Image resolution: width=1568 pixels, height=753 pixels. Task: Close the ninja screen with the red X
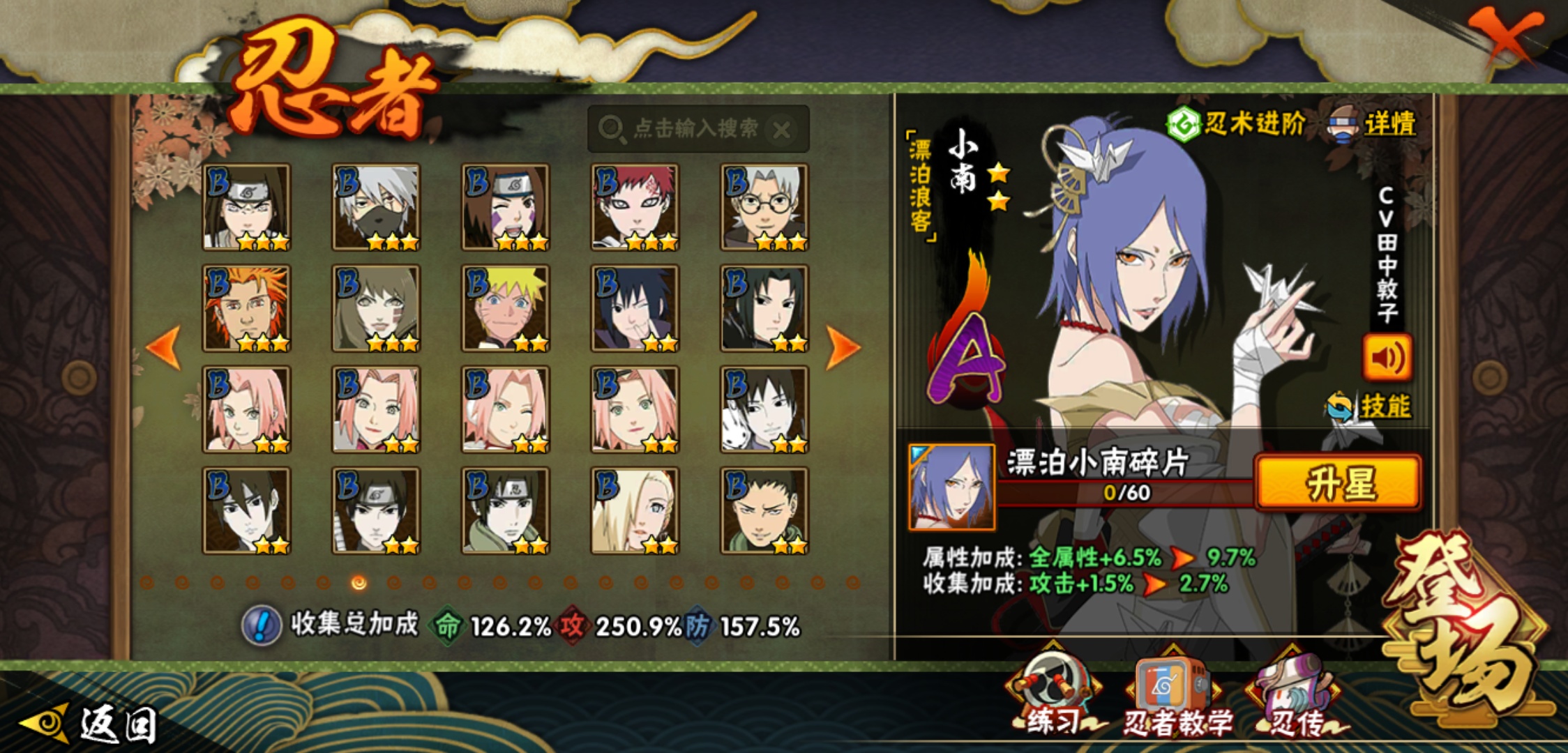pyautogui.click(x=1507, y=36)
